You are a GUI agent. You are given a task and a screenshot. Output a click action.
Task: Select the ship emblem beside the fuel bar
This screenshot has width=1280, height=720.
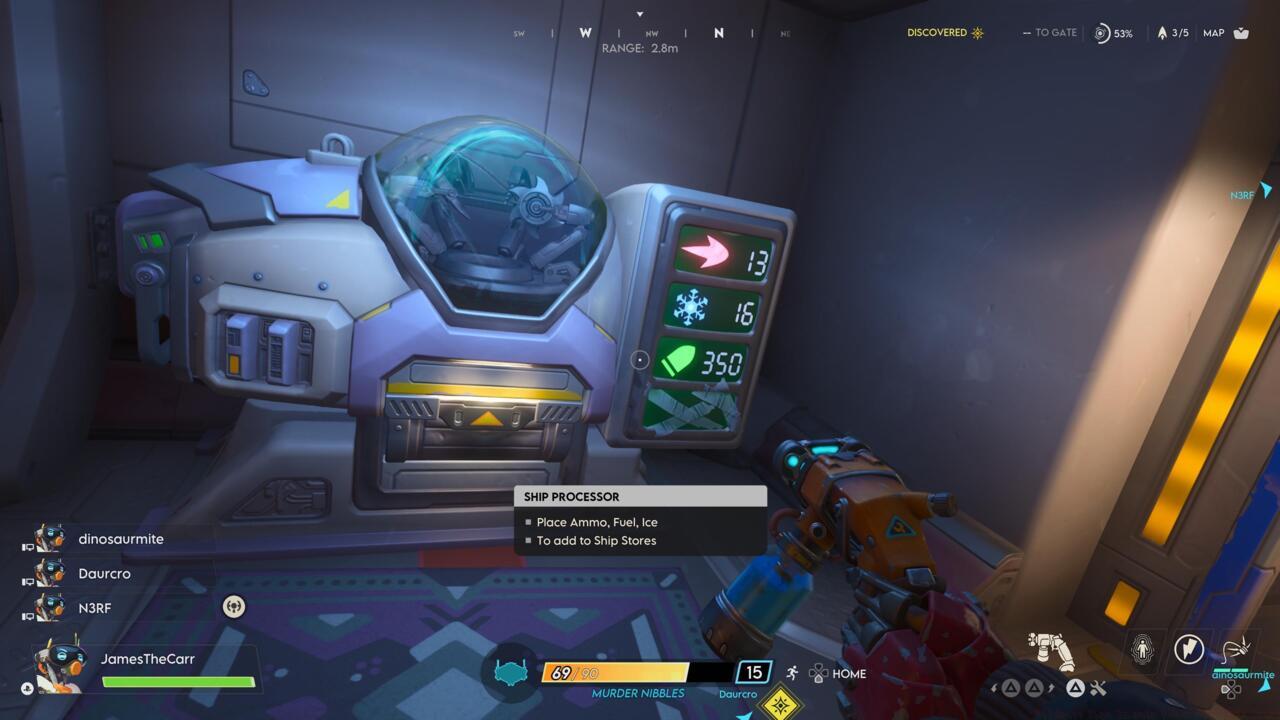click(x=513, y=674)
